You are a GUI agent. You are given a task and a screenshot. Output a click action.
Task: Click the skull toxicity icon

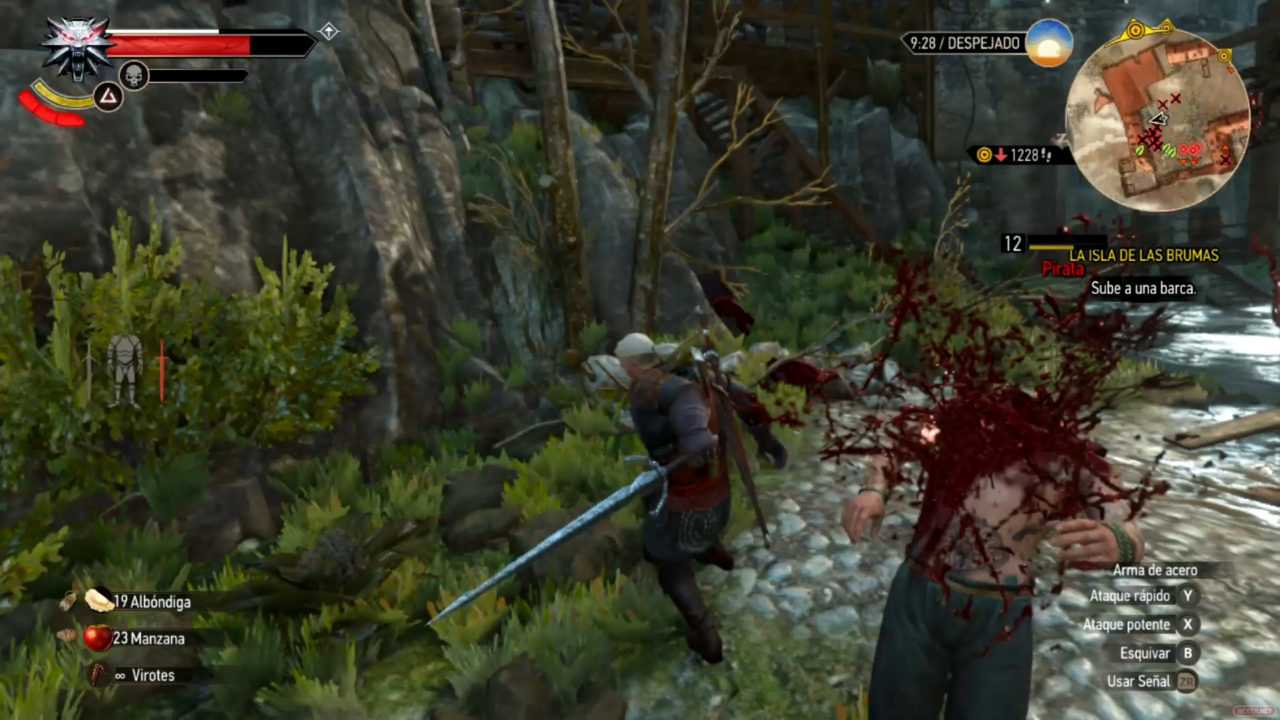134,75
